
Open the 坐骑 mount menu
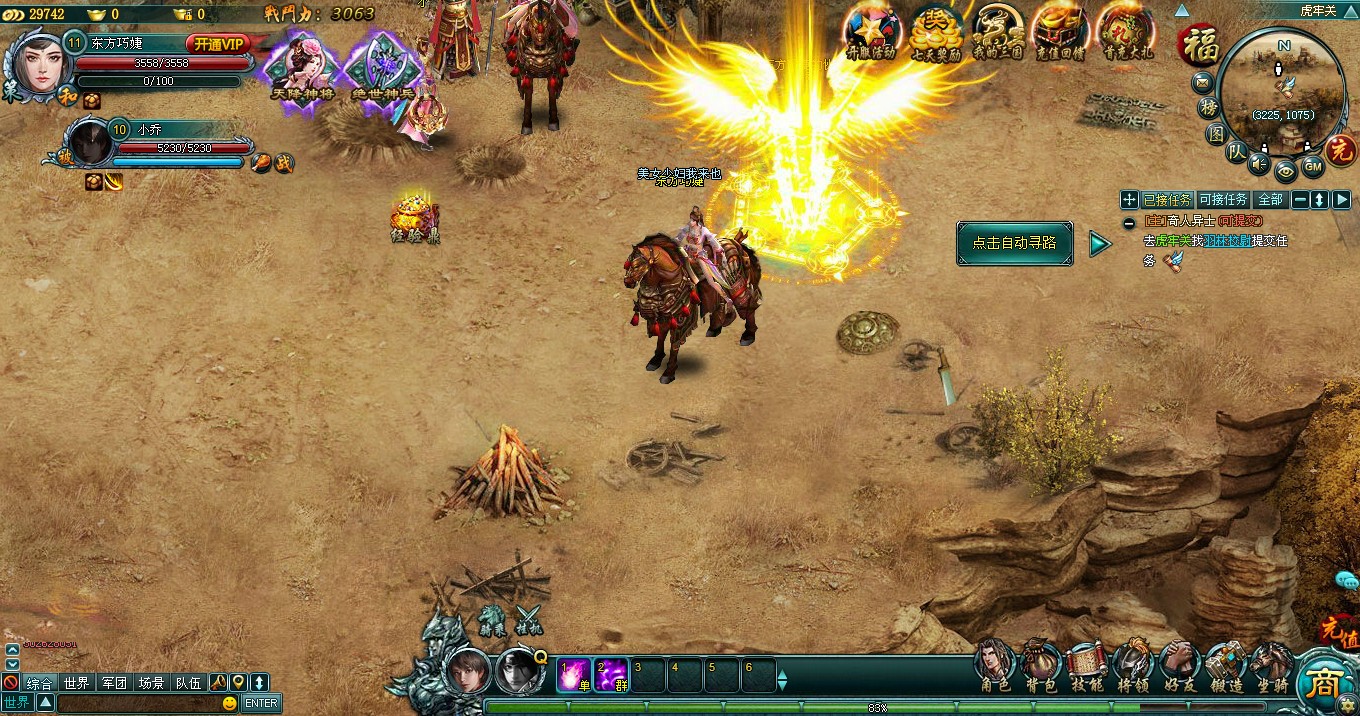(1271, 665)
